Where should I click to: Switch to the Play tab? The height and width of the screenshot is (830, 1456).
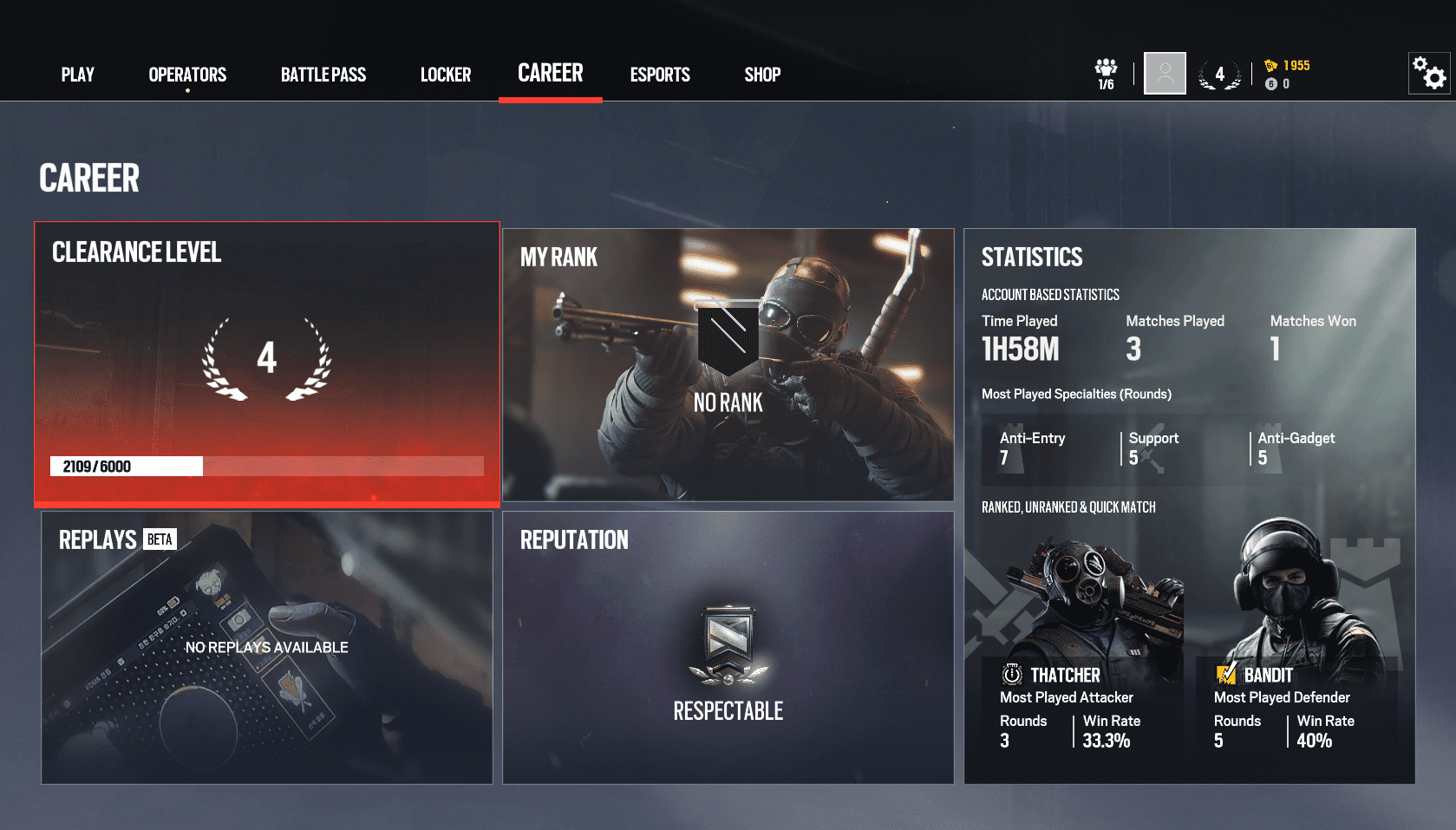pyautogui.click(x=77, y=75)
